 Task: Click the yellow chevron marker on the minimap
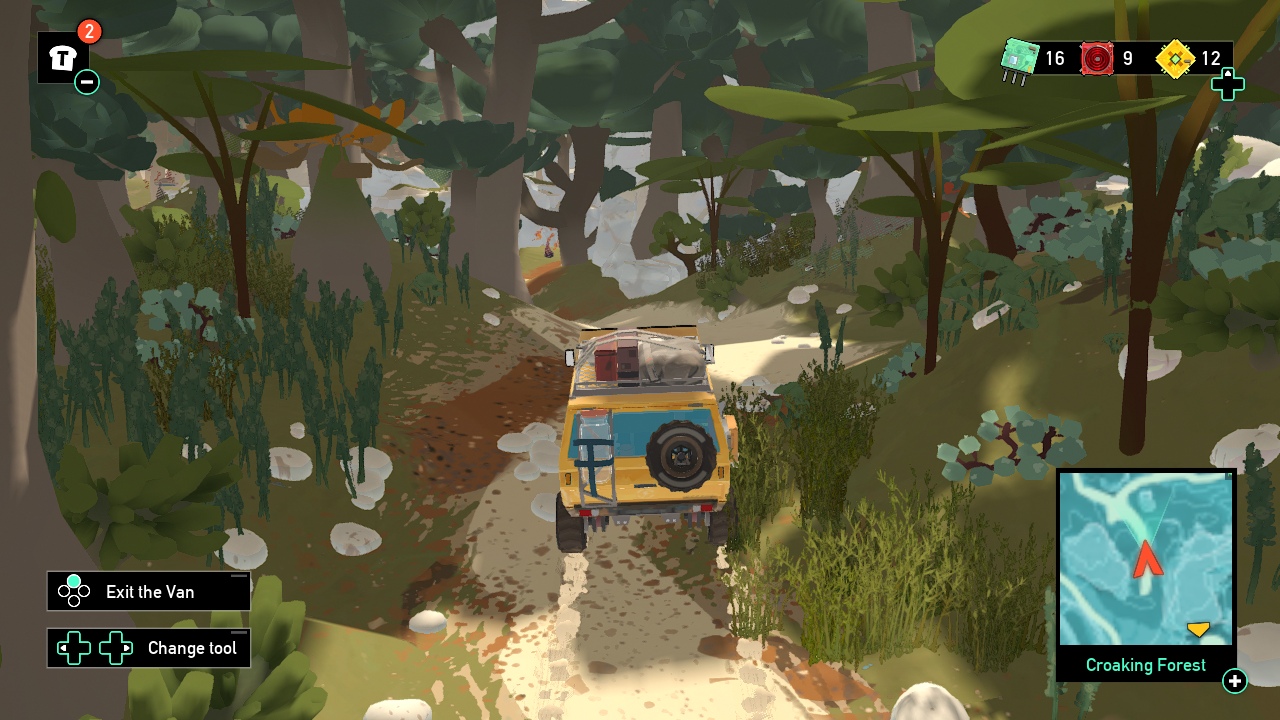coord(1198,629)
